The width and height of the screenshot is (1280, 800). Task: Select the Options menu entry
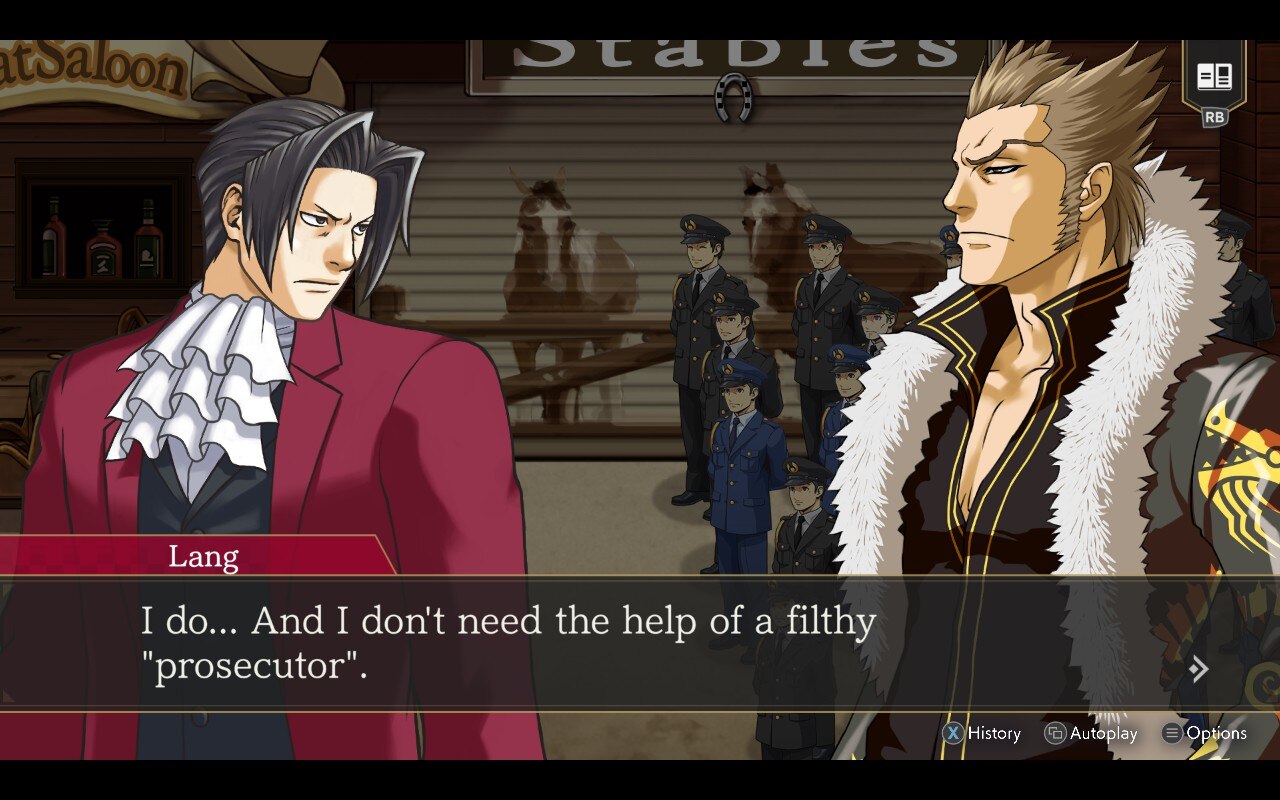[x=1215, y=733]
